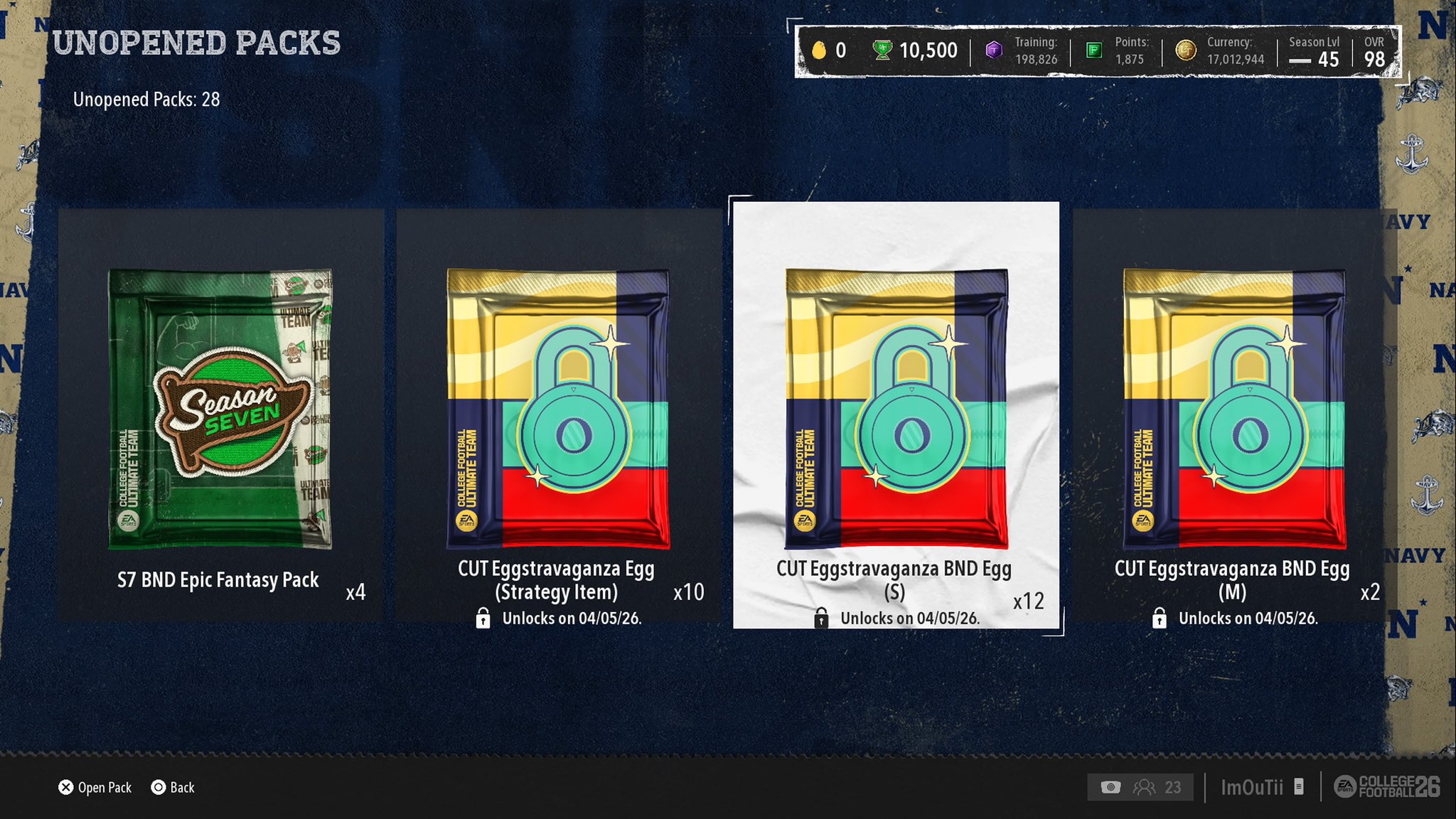Go Back from unopened packs

point(173,787)
